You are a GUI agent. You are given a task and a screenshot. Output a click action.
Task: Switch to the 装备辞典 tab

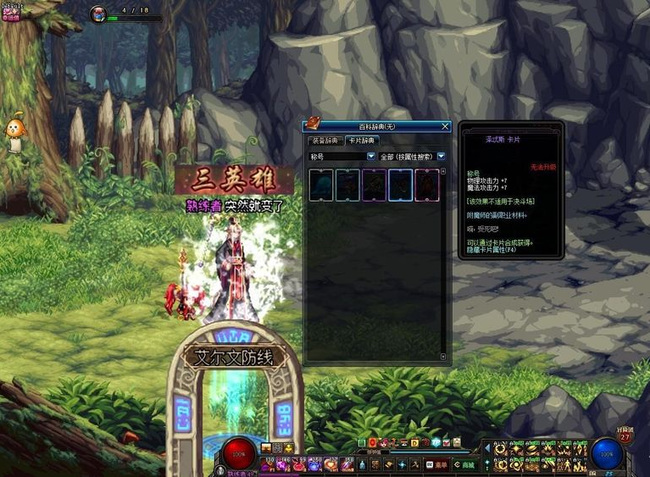[322, 141]
